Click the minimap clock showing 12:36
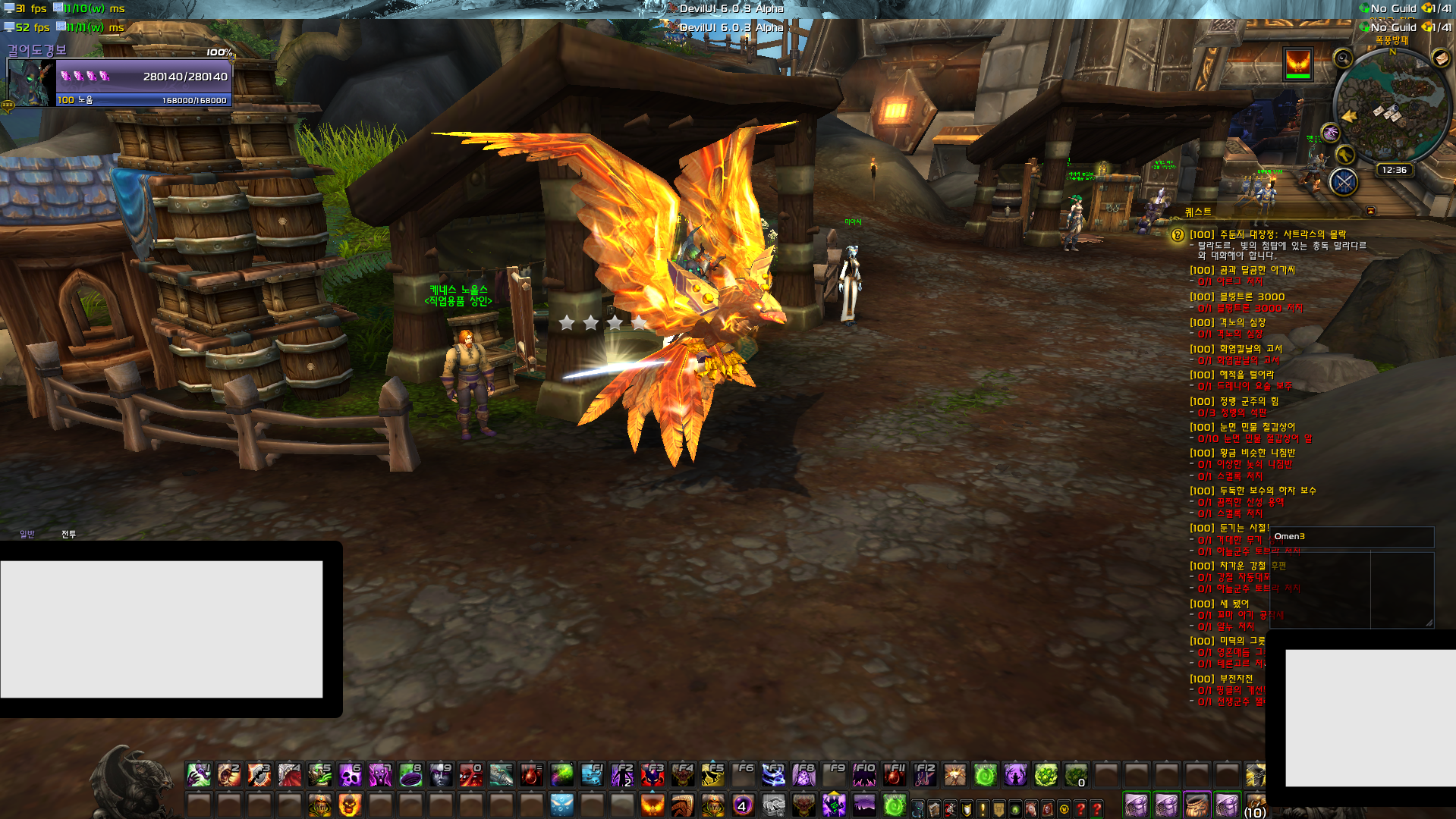The width and height of the screenshot is (1456, 819). 1394,170
